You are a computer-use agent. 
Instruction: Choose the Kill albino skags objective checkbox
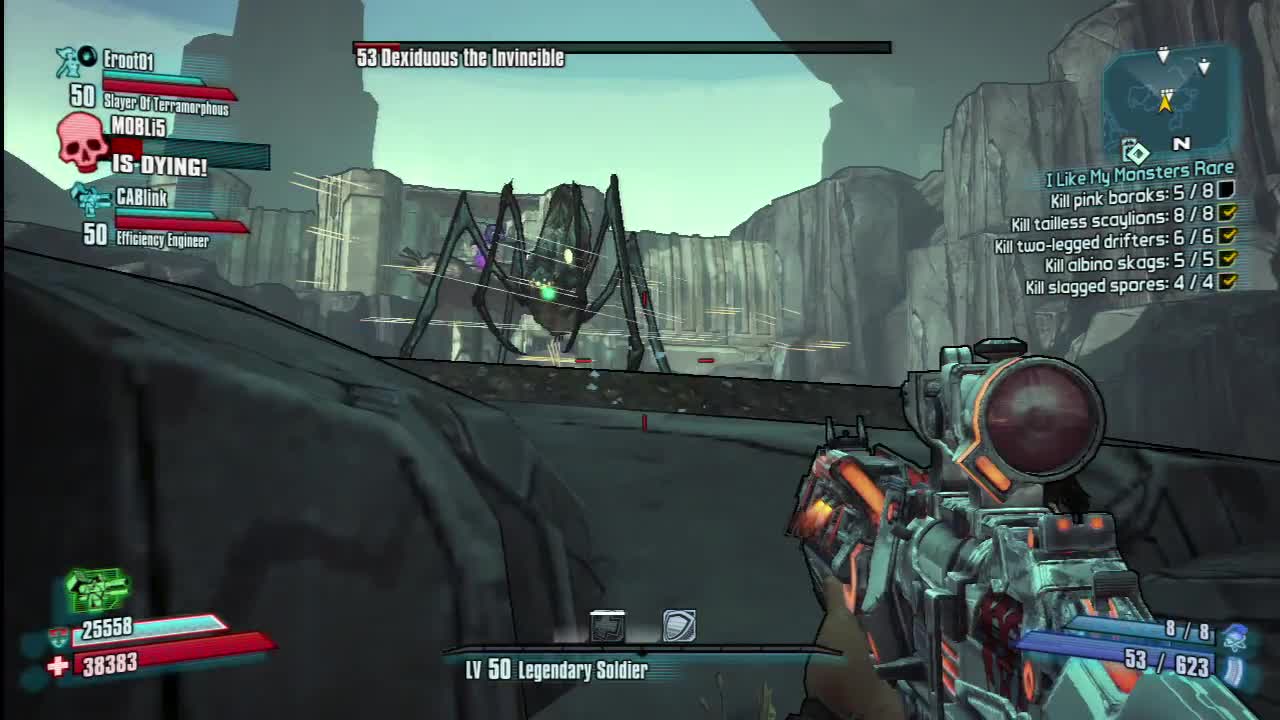tap(1227, 260)
